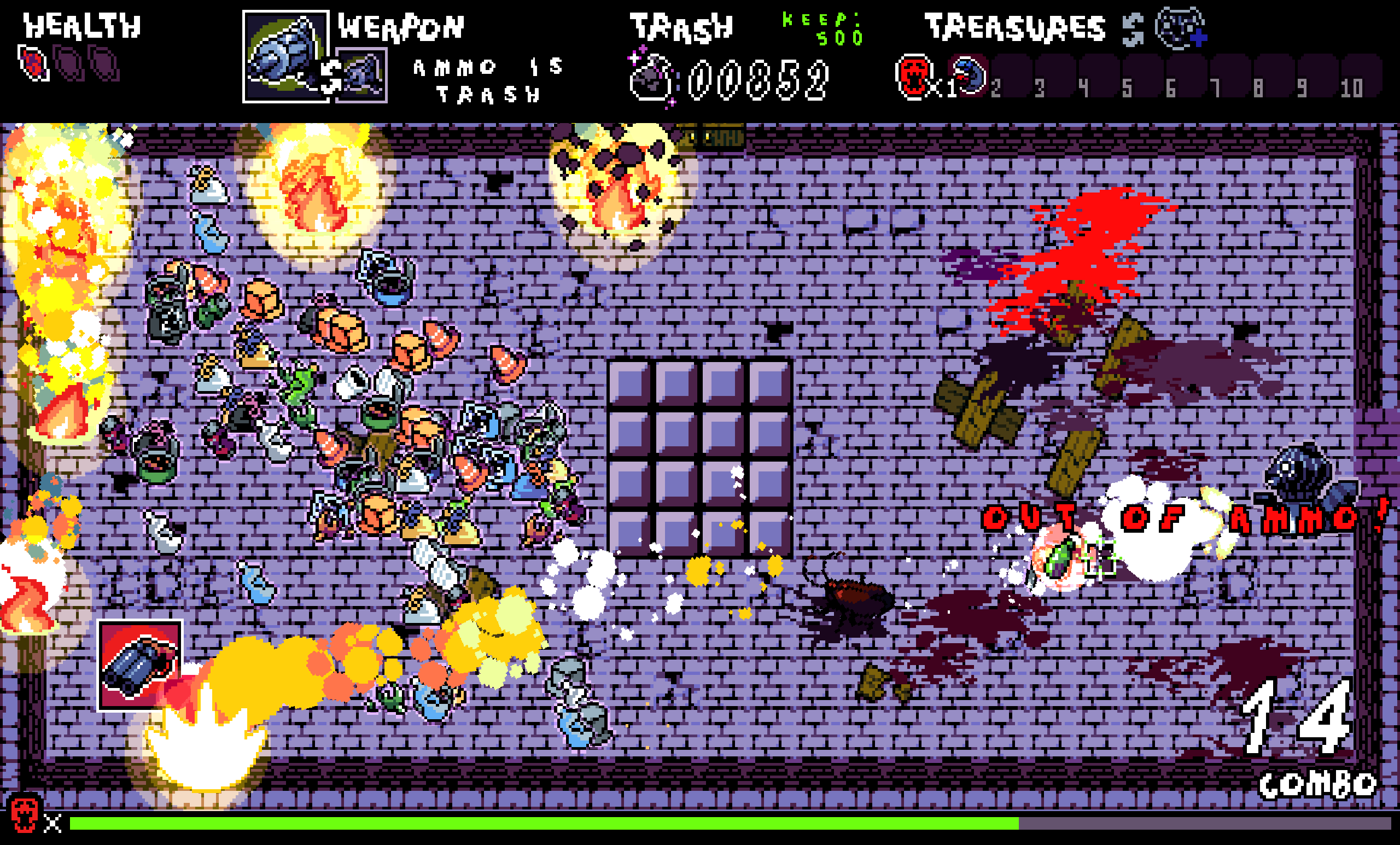This screenshot has height=845, width=1400.
Task: Click the red skull beside the green bar
Action: click(x=25, y=814)
